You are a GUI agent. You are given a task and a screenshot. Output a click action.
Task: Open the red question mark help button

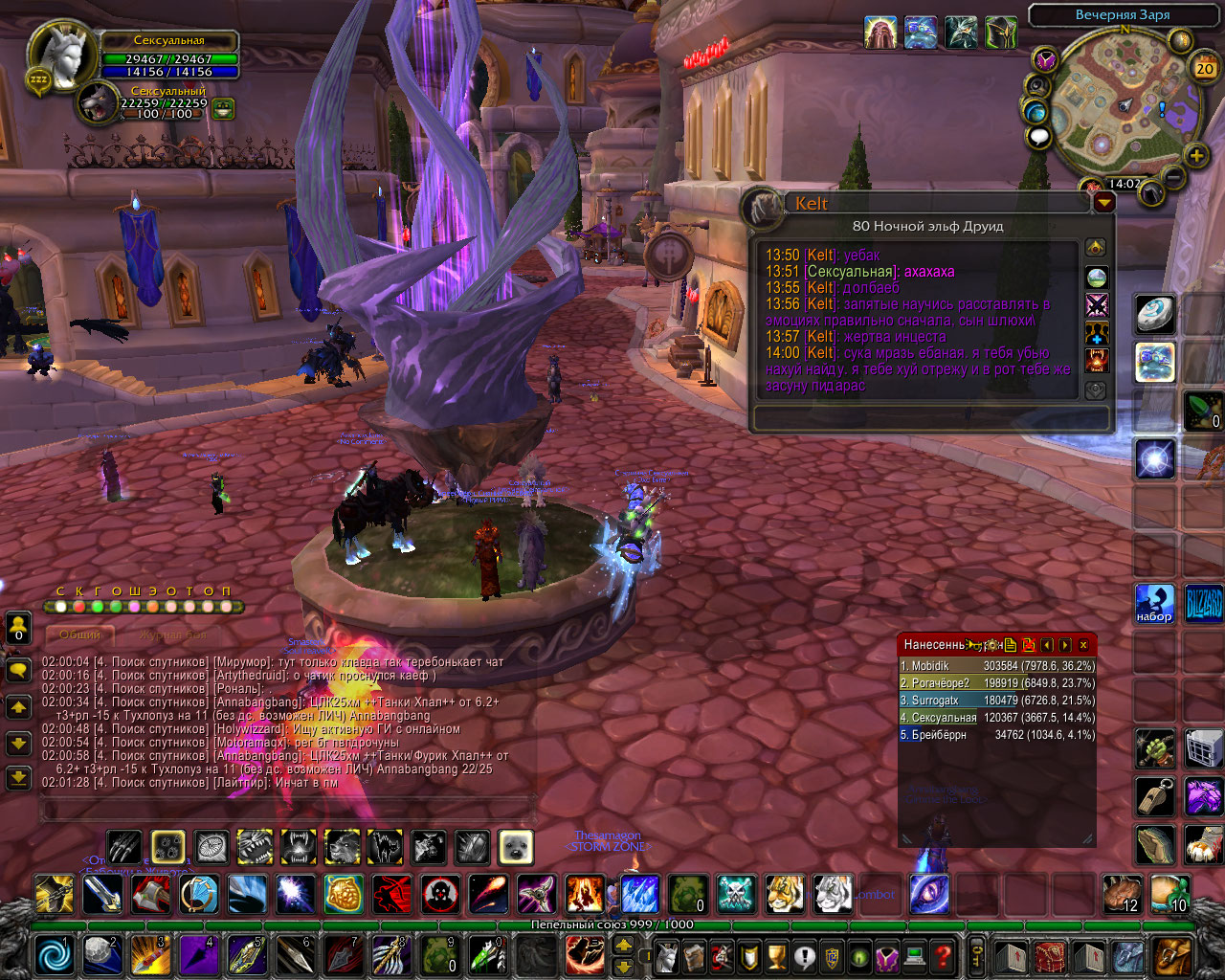point(943,956)
